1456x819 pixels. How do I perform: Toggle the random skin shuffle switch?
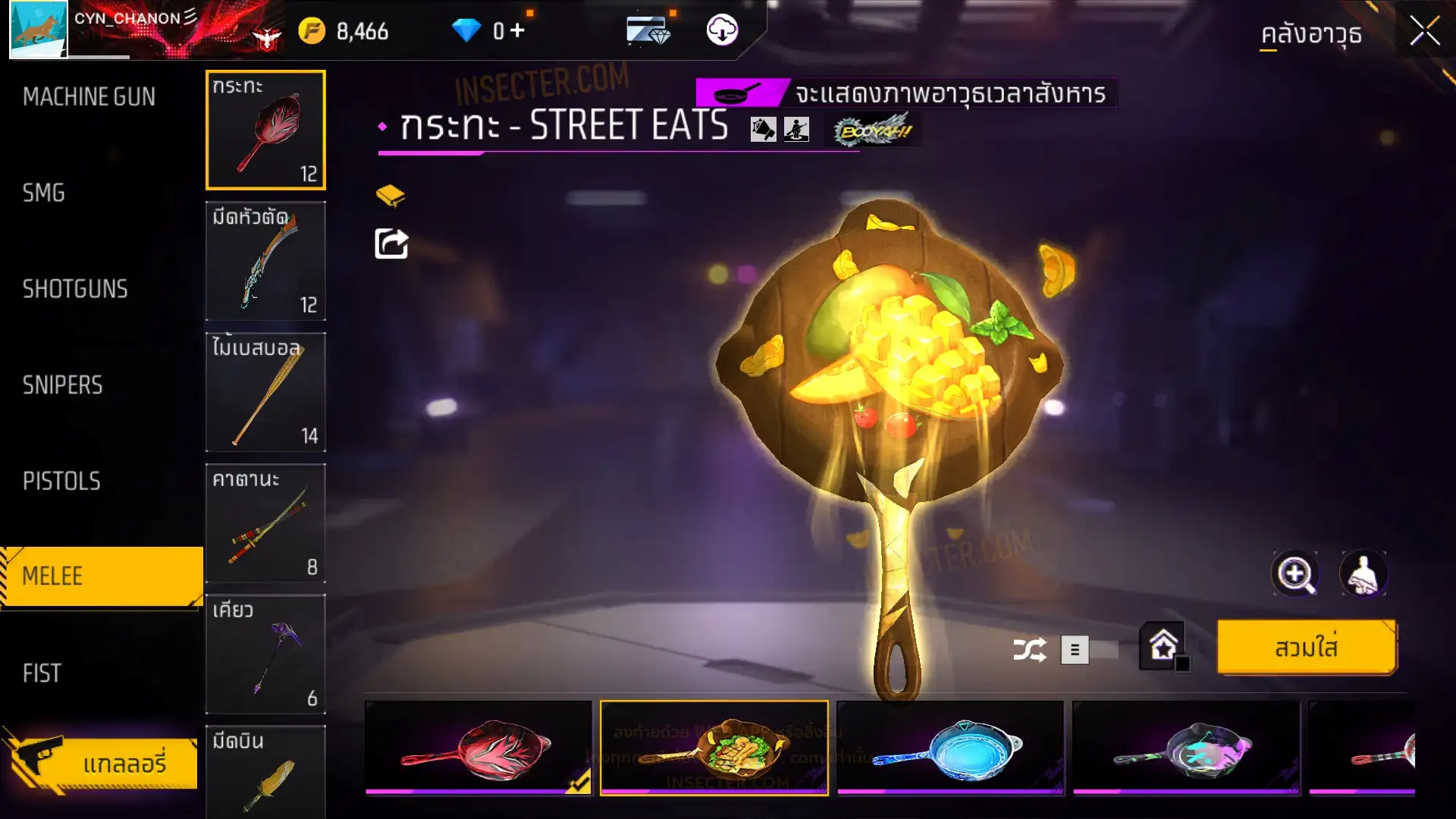point(1089,650)
